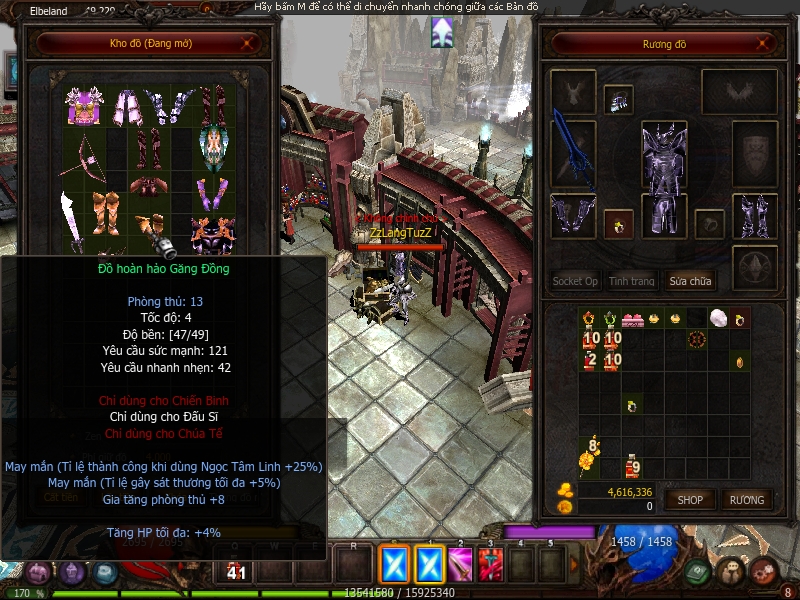Image resolution: width=800 pixels, height=600 pixels.
Task: Click the Sửa chữa repair button
Action: pyautogui.click(x=691, y=281)
